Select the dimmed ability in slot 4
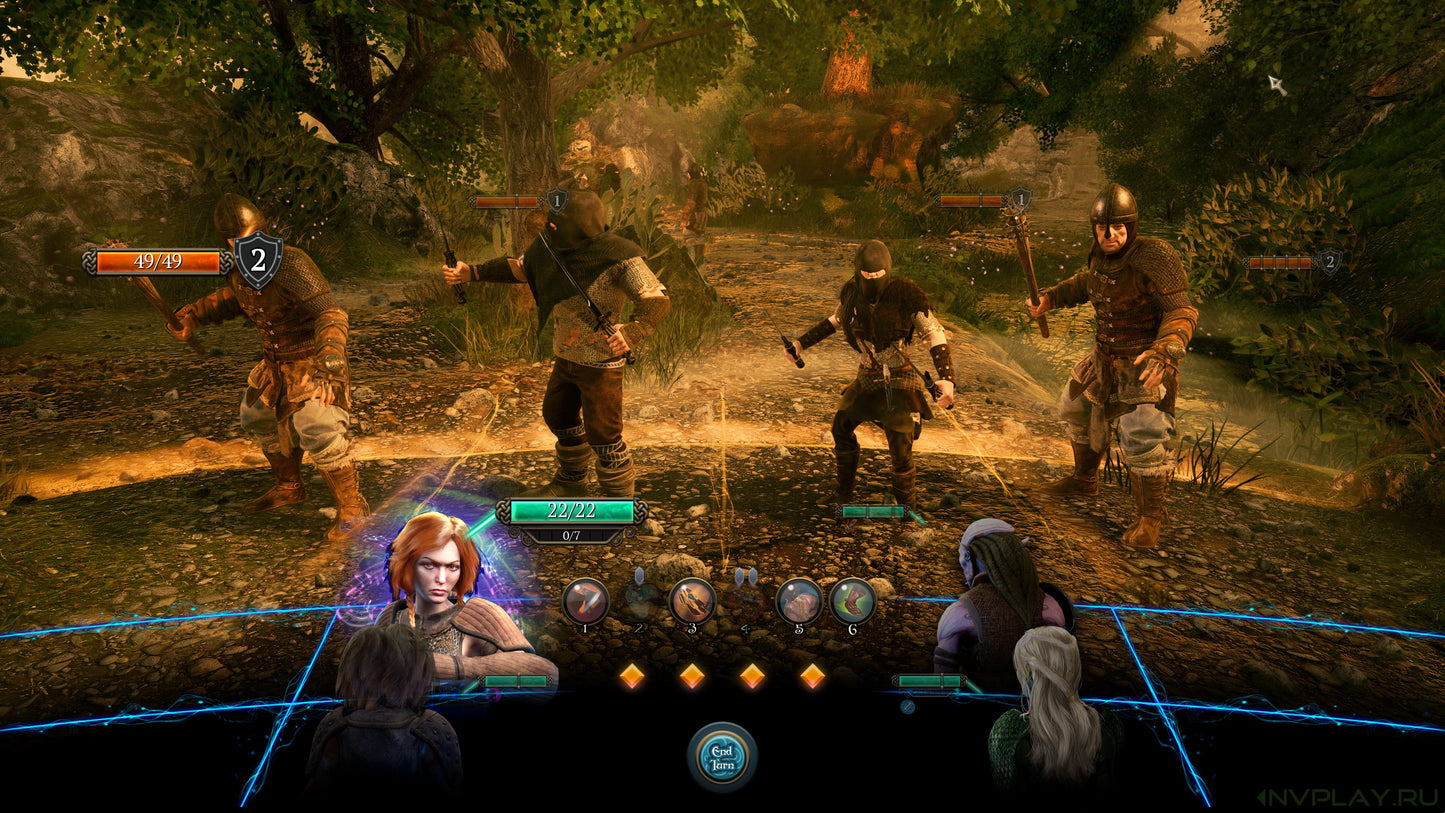The width and height of the screenshot is (1445, 813). (x=745, y=601)
